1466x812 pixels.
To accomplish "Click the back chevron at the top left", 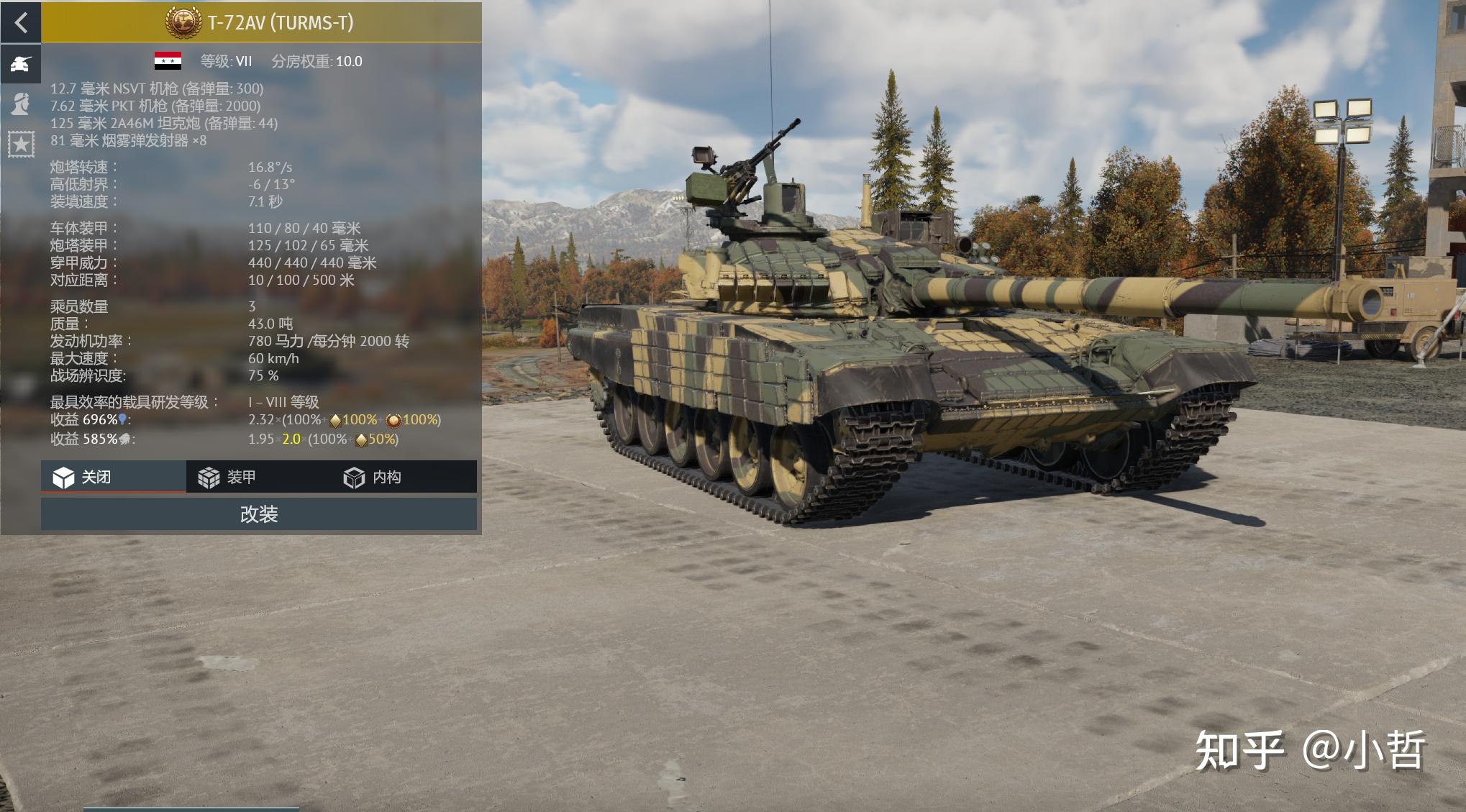I will click(x=22, y=24).
